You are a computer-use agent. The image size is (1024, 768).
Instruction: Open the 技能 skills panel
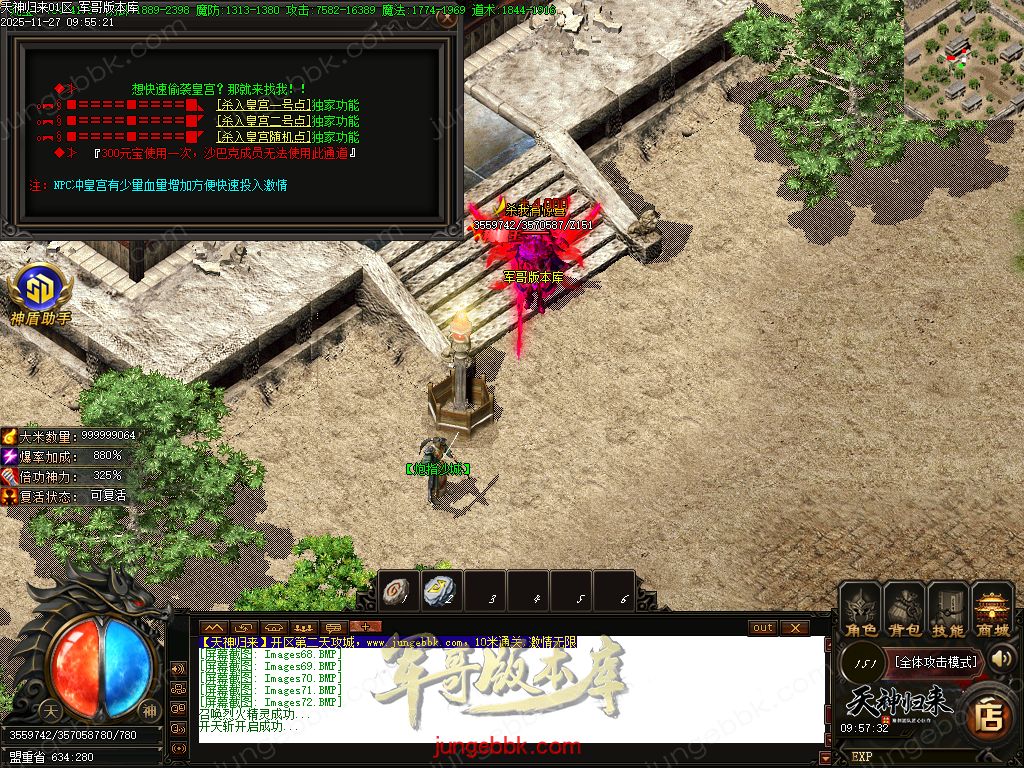[947, 609]
